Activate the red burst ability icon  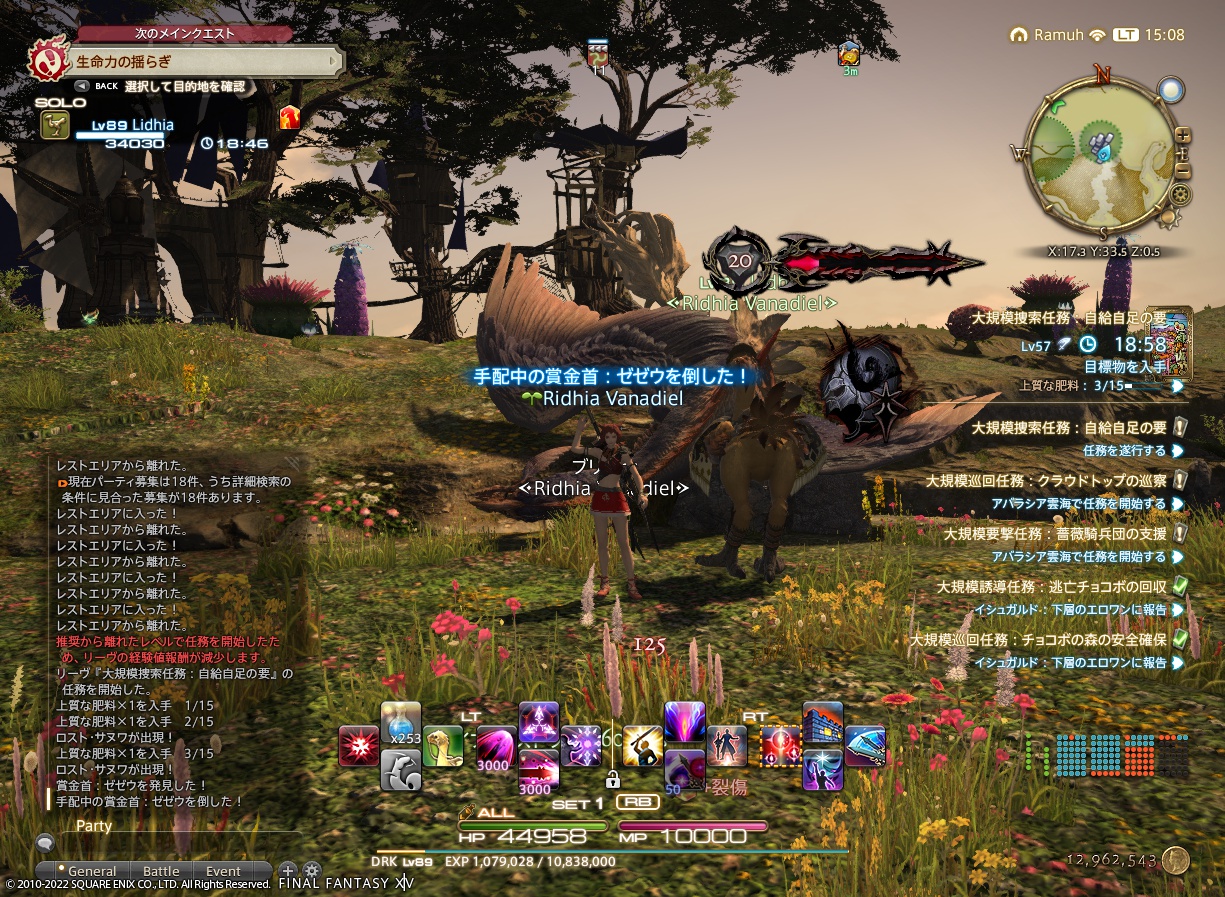click(x=358, y=746)
